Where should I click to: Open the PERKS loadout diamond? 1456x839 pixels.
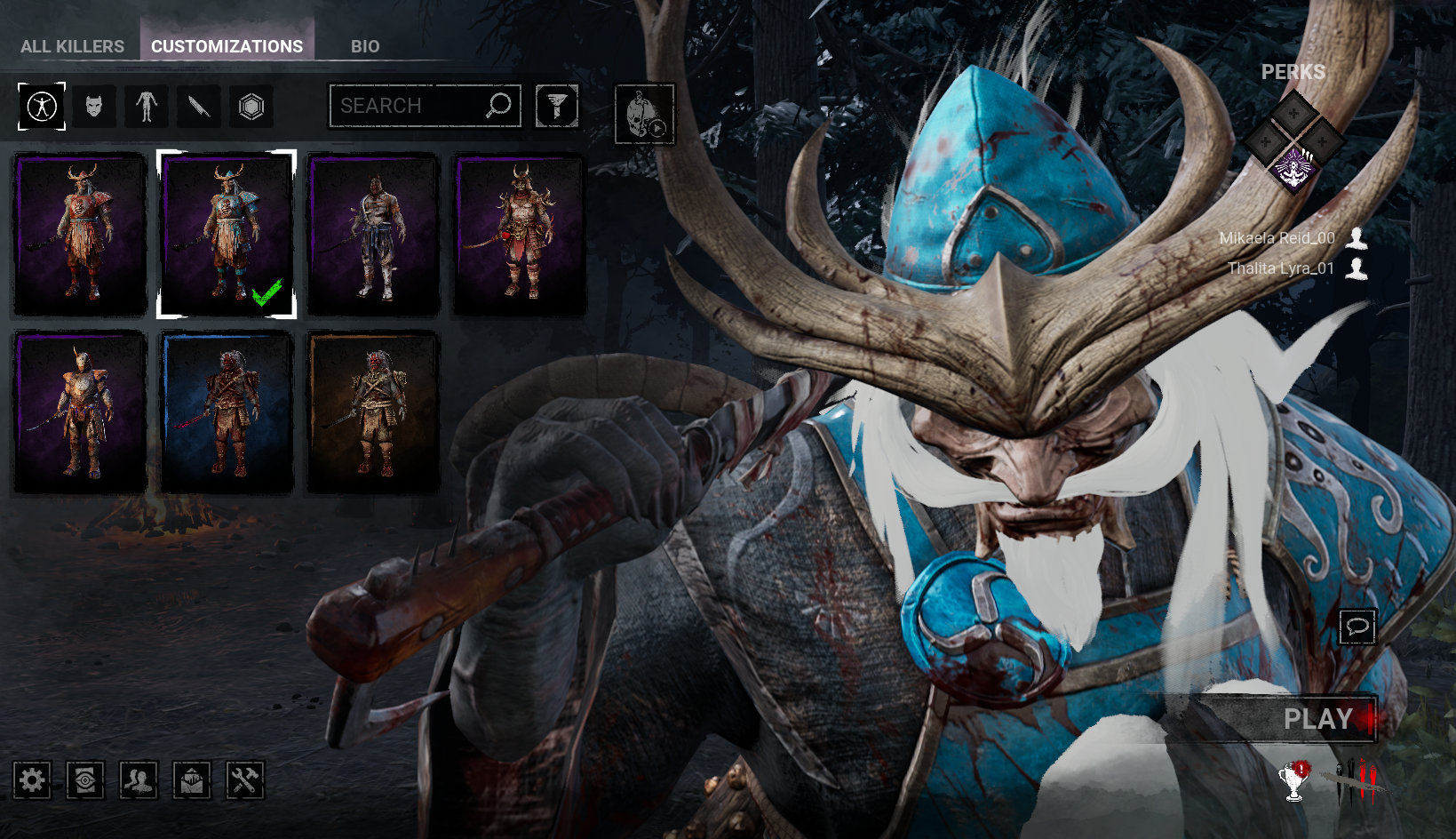pos(1293,140)
